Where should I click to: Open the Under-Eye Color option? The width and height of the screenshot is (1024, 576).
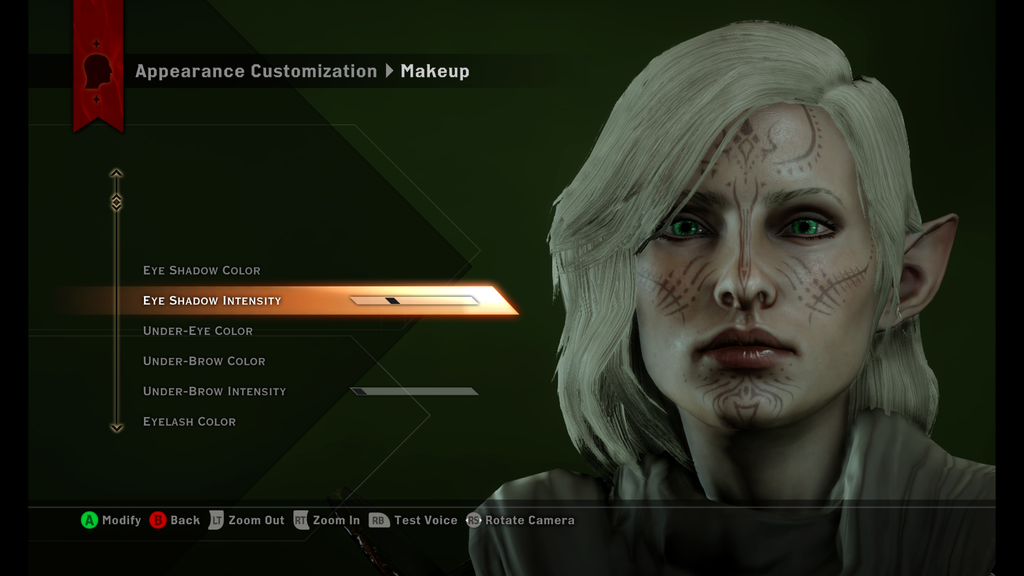pos(198,331)
